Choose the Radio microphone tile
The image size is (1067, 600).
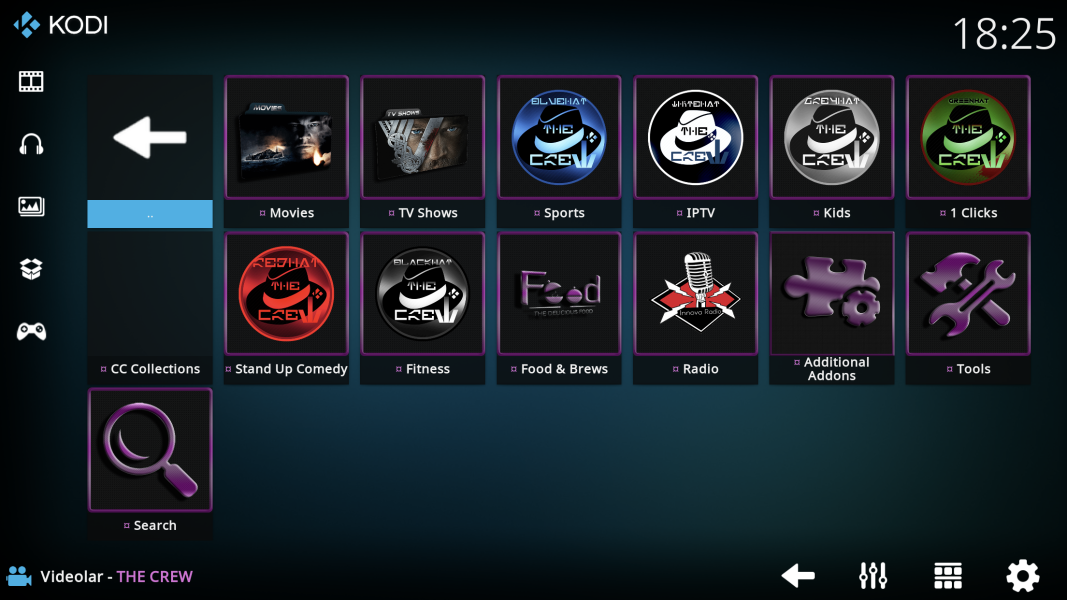696,294
